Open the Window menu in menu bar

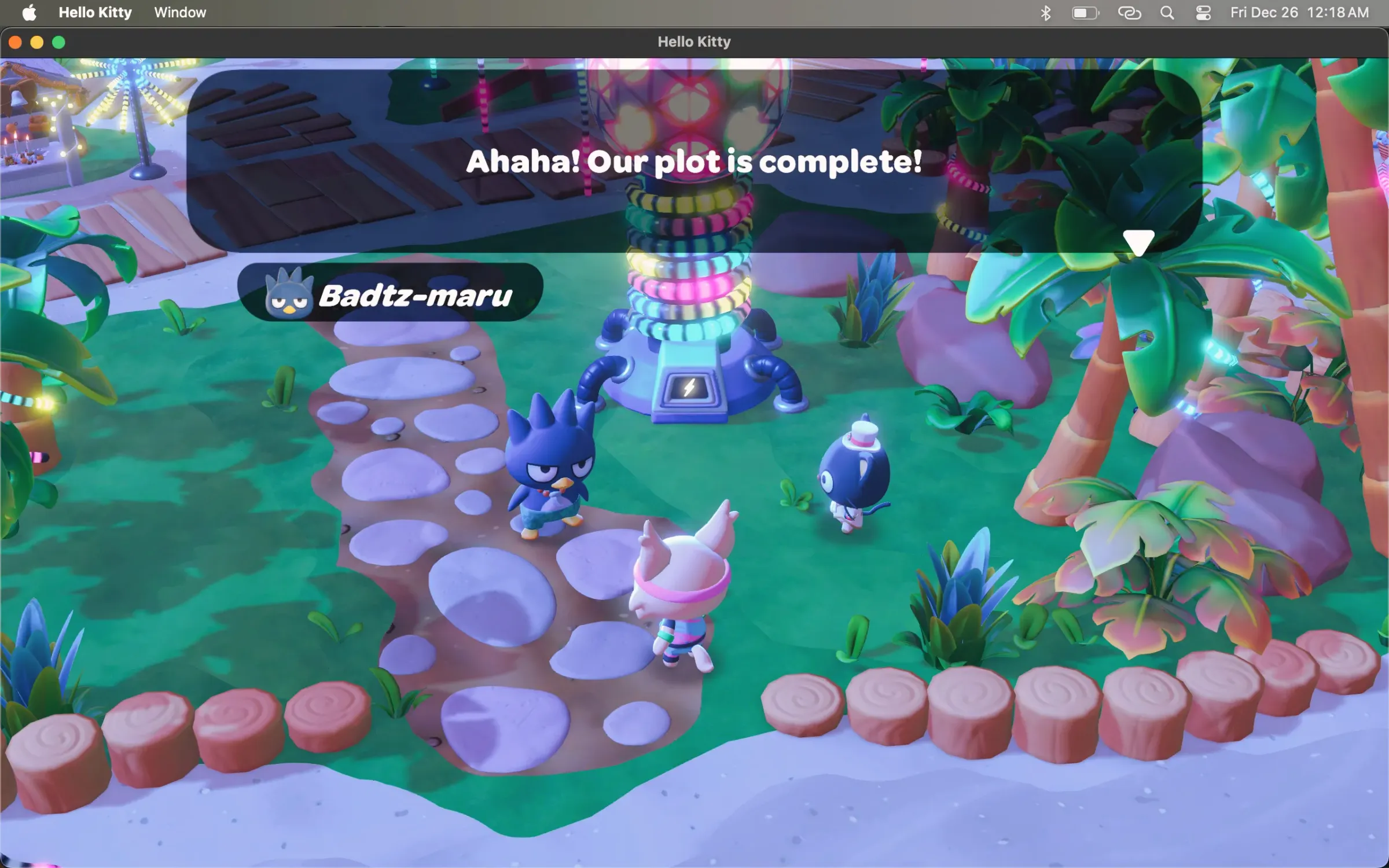point(180,13)
